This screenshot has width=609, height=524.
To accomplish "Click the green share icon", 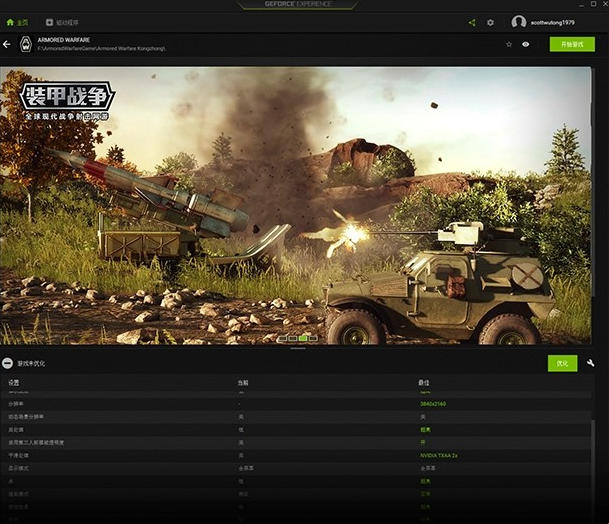I will click(472, 22).
